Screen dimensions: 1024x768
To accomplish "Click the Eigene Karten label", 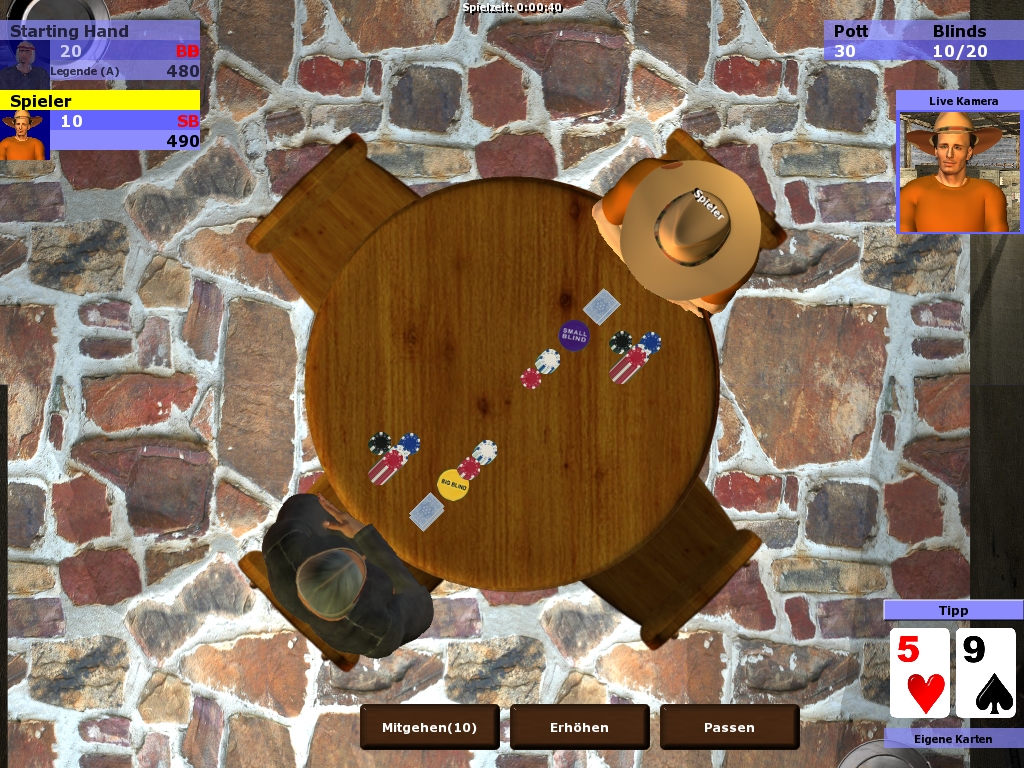I will pos(953,739).
